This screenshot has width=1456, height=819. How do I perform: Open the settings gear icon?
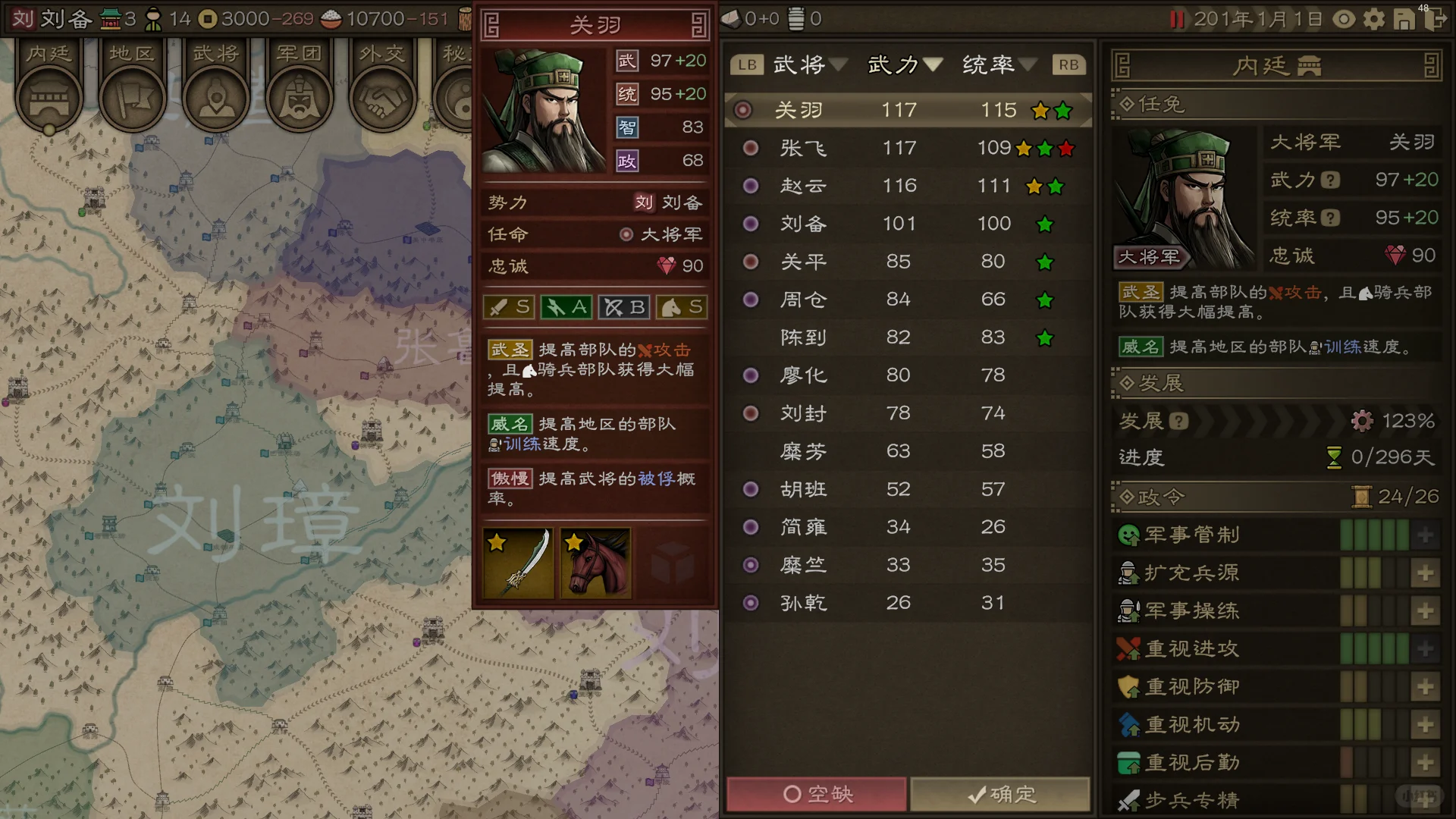click(1373, 20)
